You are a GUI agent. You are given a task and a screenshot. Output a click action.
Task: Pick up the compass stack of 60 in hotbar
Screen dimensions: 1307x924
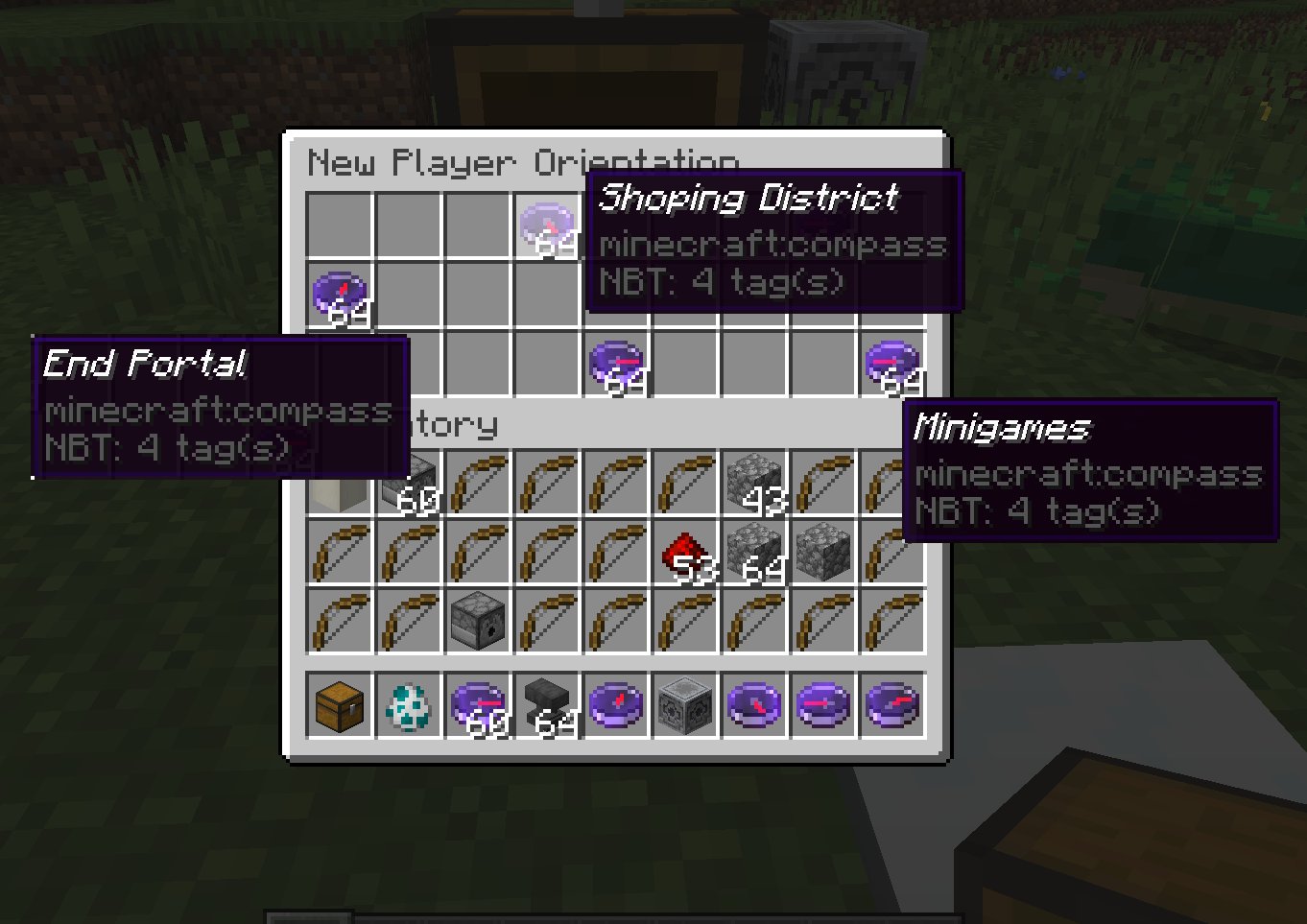(x=477, y=707)
